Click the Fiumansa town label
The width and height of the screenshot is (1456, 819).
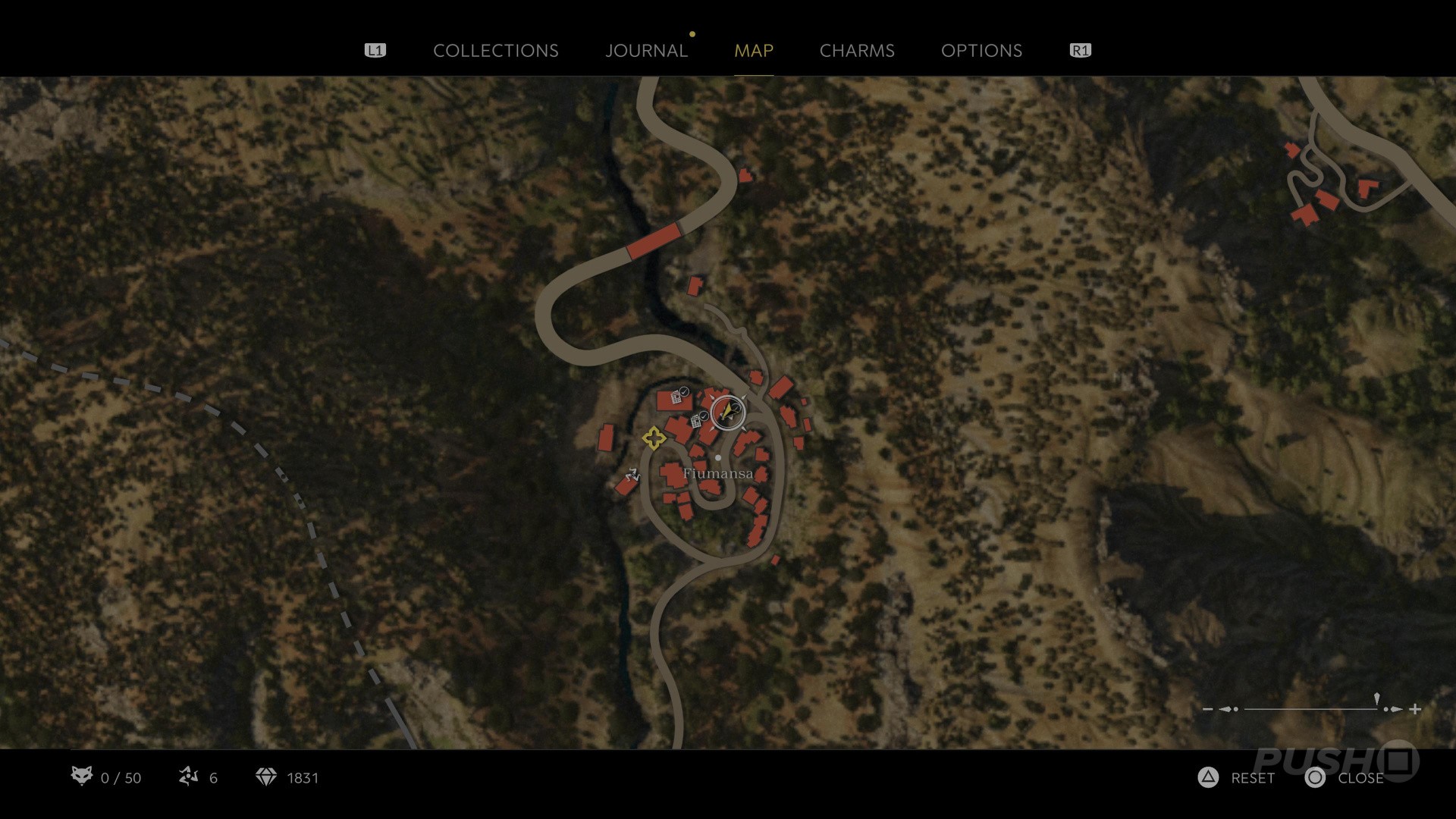(x=717, y=474)
